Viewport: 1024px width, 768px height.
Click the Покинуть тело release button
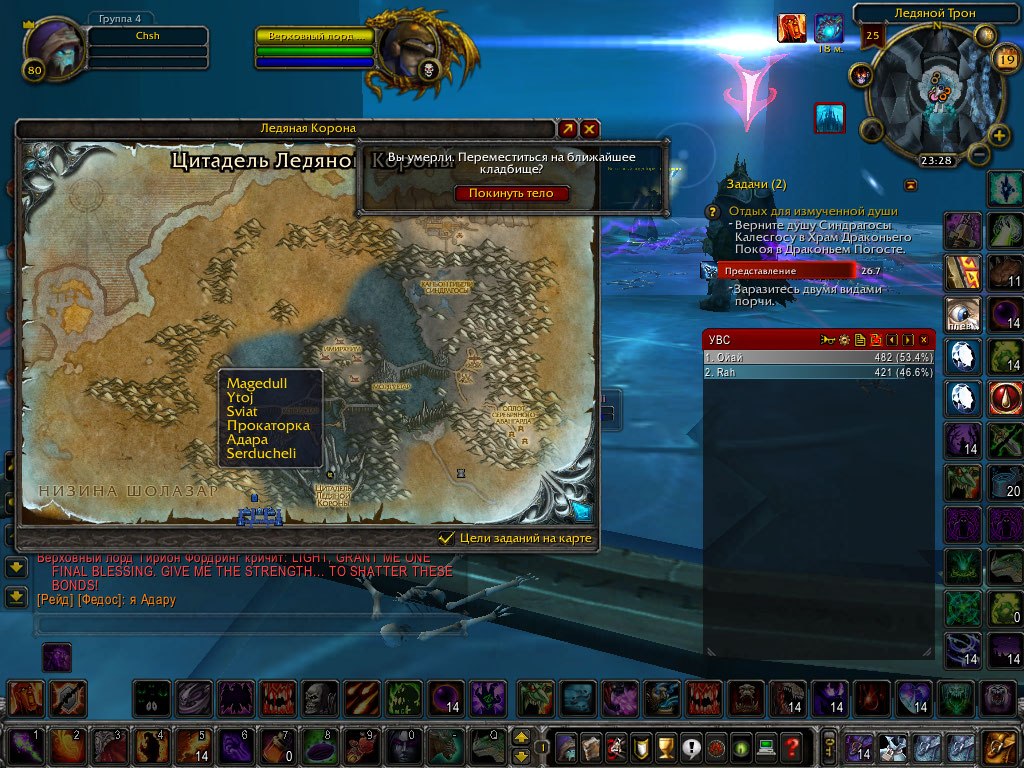511,194
